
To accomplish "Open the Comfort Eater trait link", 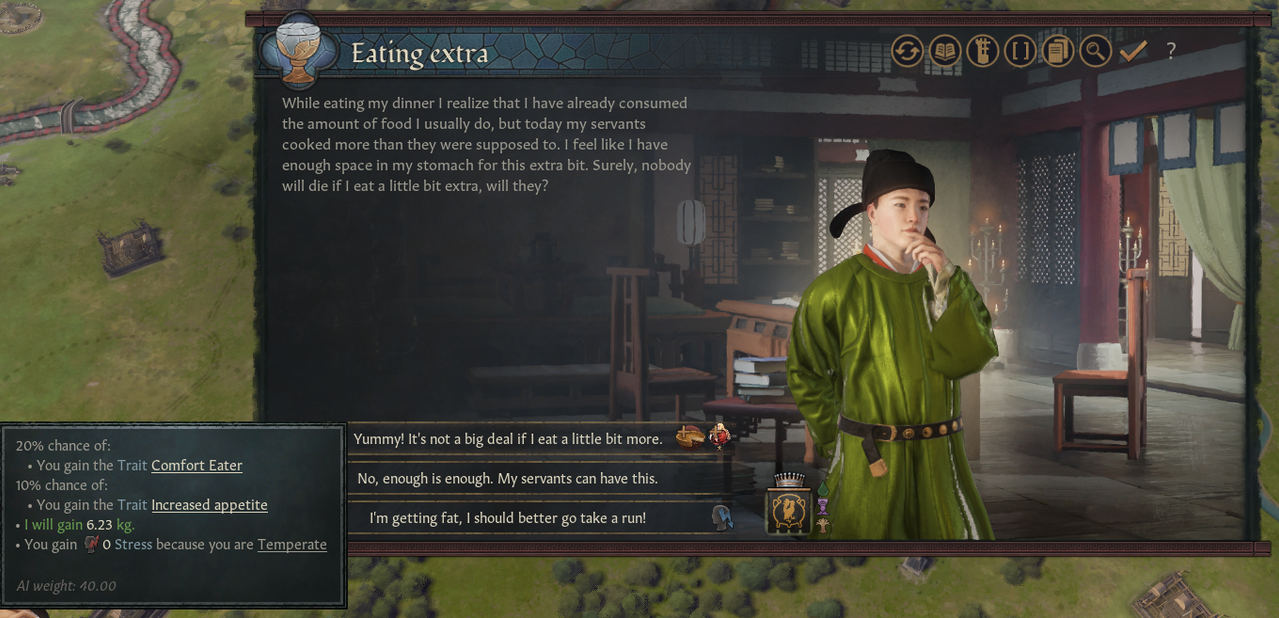I will coord(196,466).
